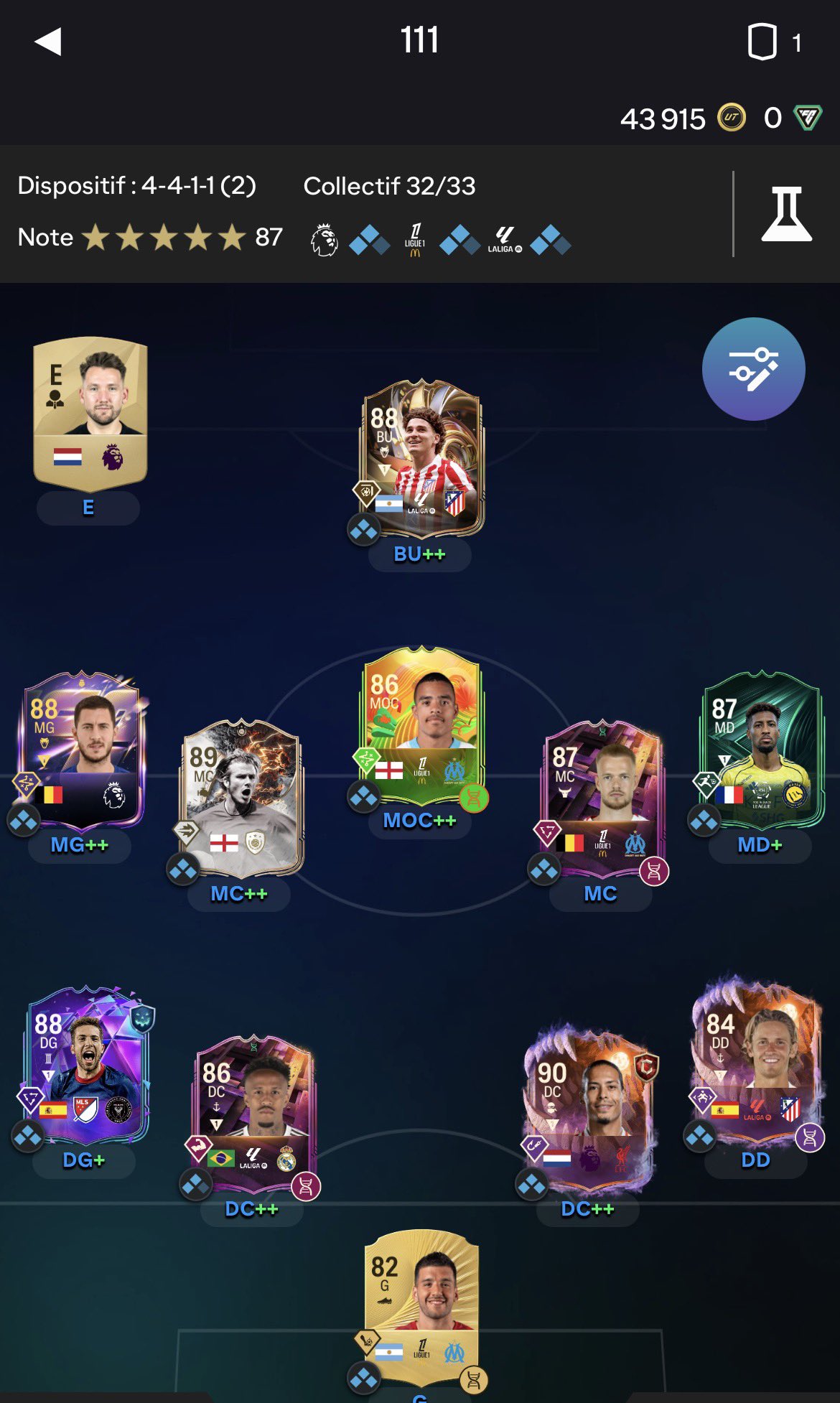The width and height of the screenshot is (840, 1403).
Task: Open the squad slot icon showing 1
Action: 774,42
